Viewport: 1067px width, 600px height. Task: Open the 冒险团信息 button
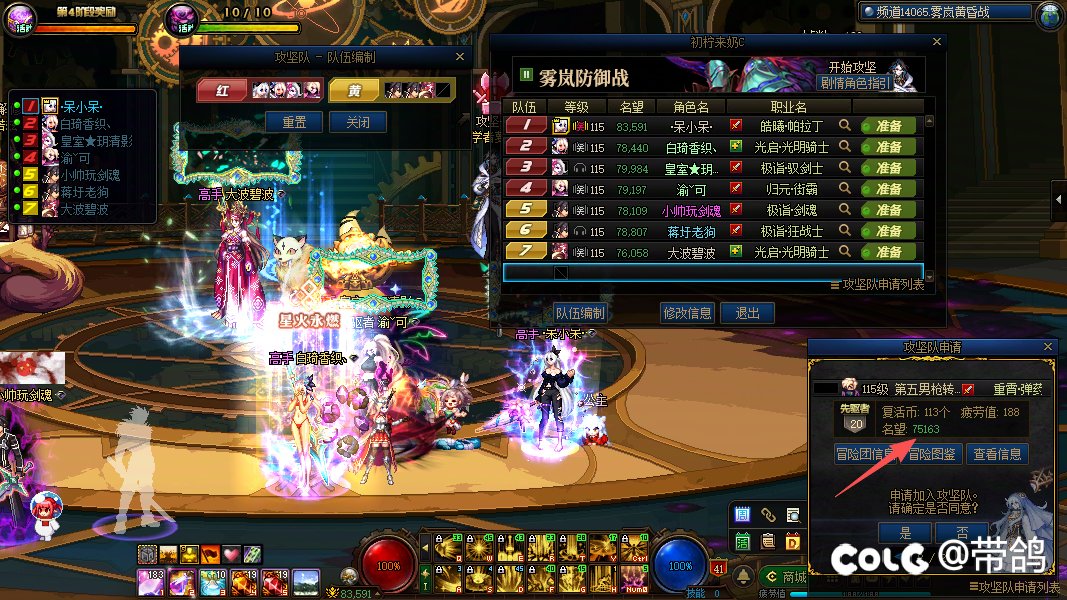point(864,454)
